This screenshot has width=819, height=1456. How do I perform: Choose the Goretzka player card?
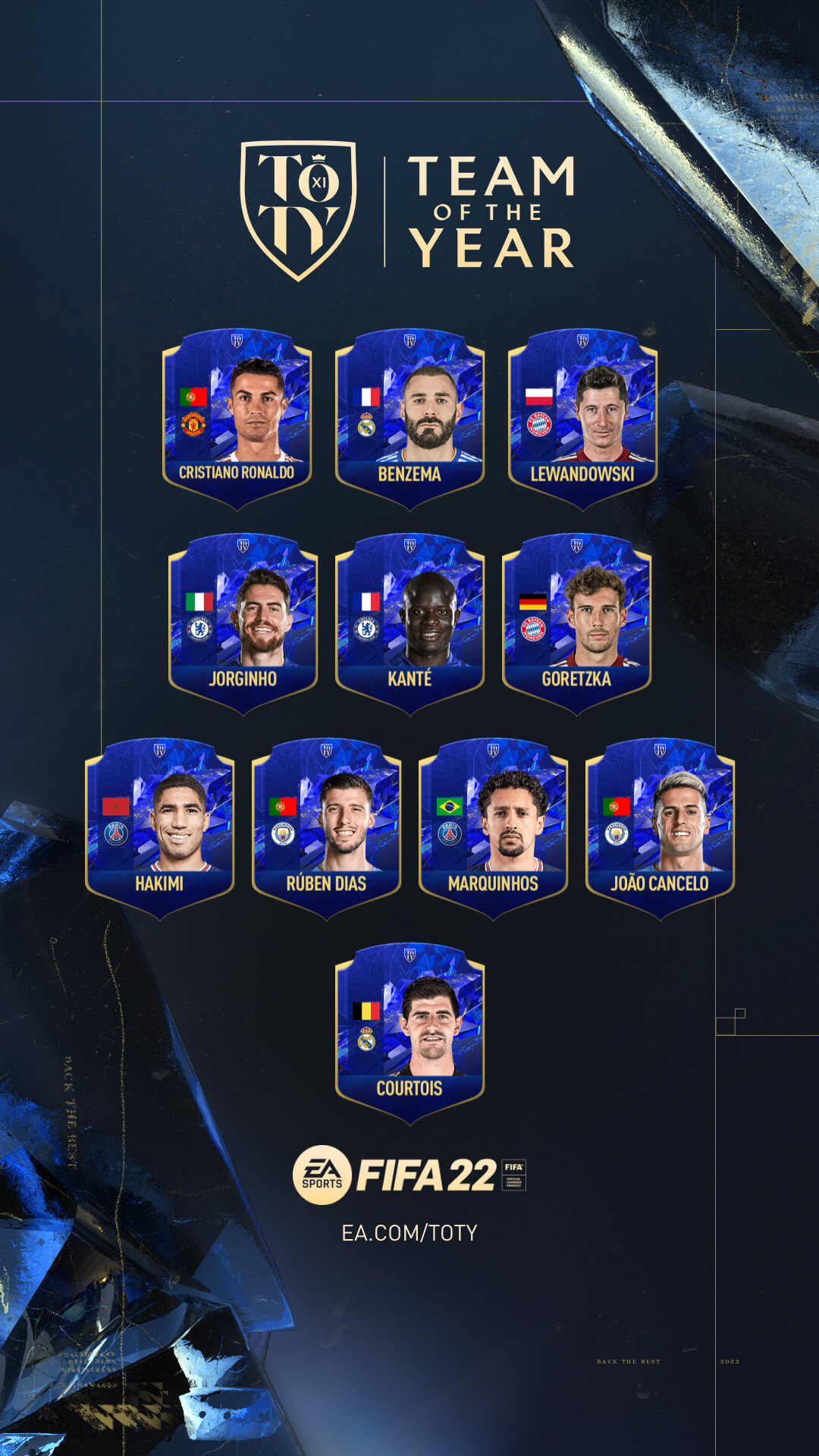tap(576, 623)
